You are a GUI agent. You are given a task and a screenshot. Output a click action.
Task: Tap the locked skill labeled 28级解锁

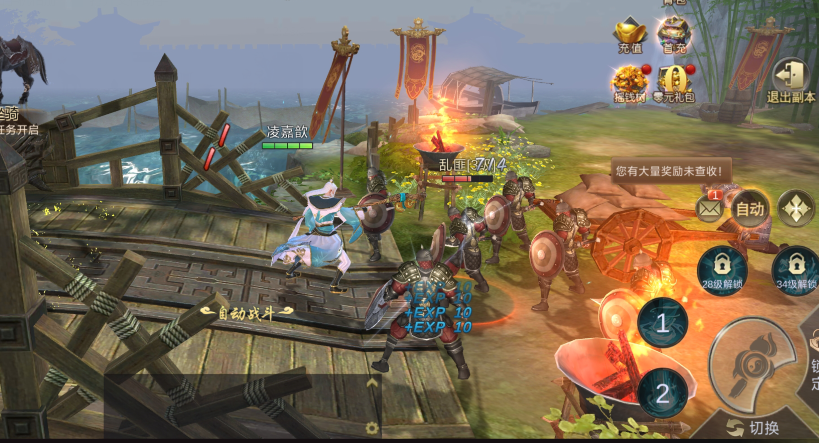click(x=724, y=270)
